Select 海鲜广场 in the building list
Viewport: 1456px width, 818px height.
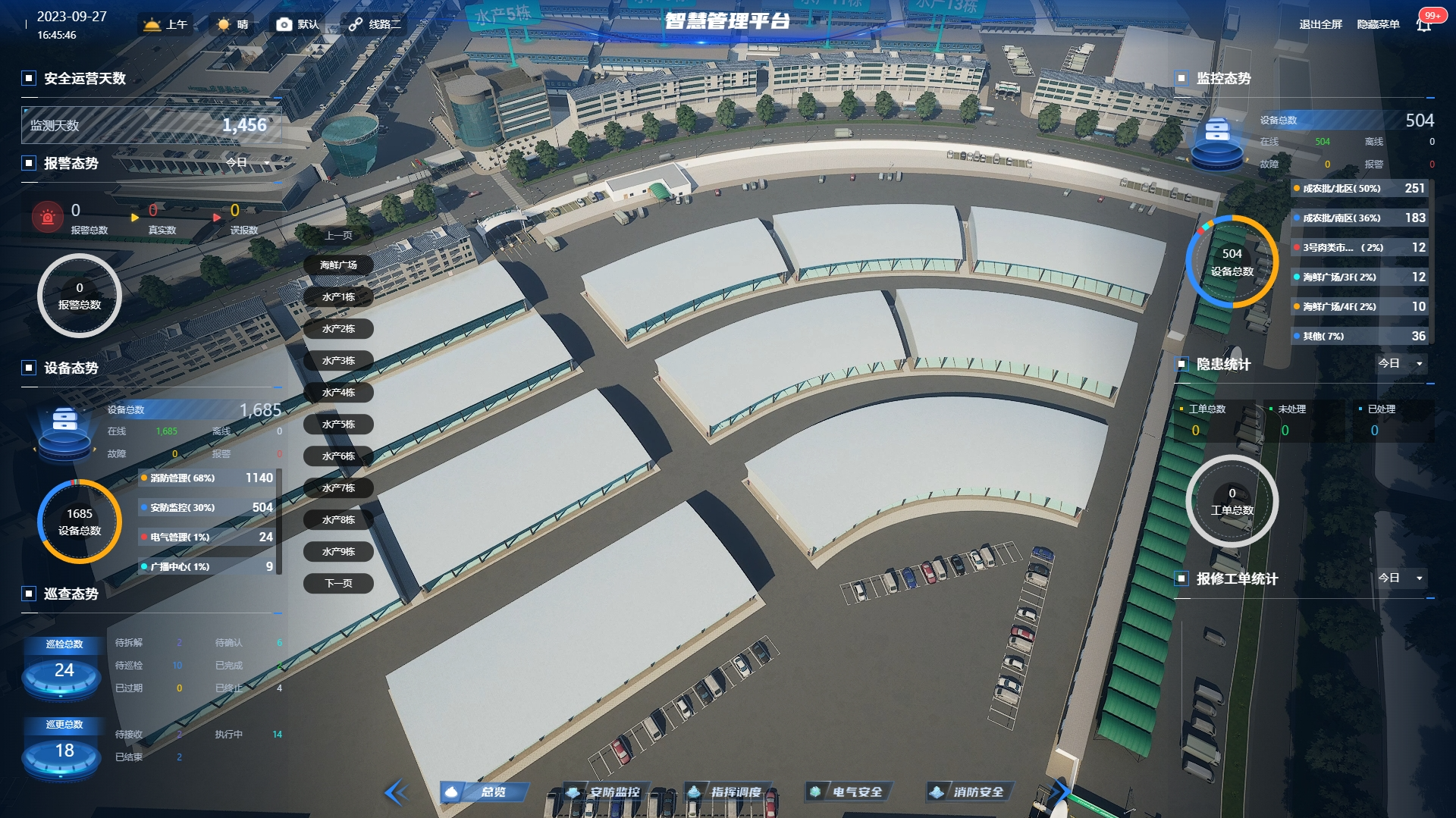pyautogui.click(x=338, y=265)
